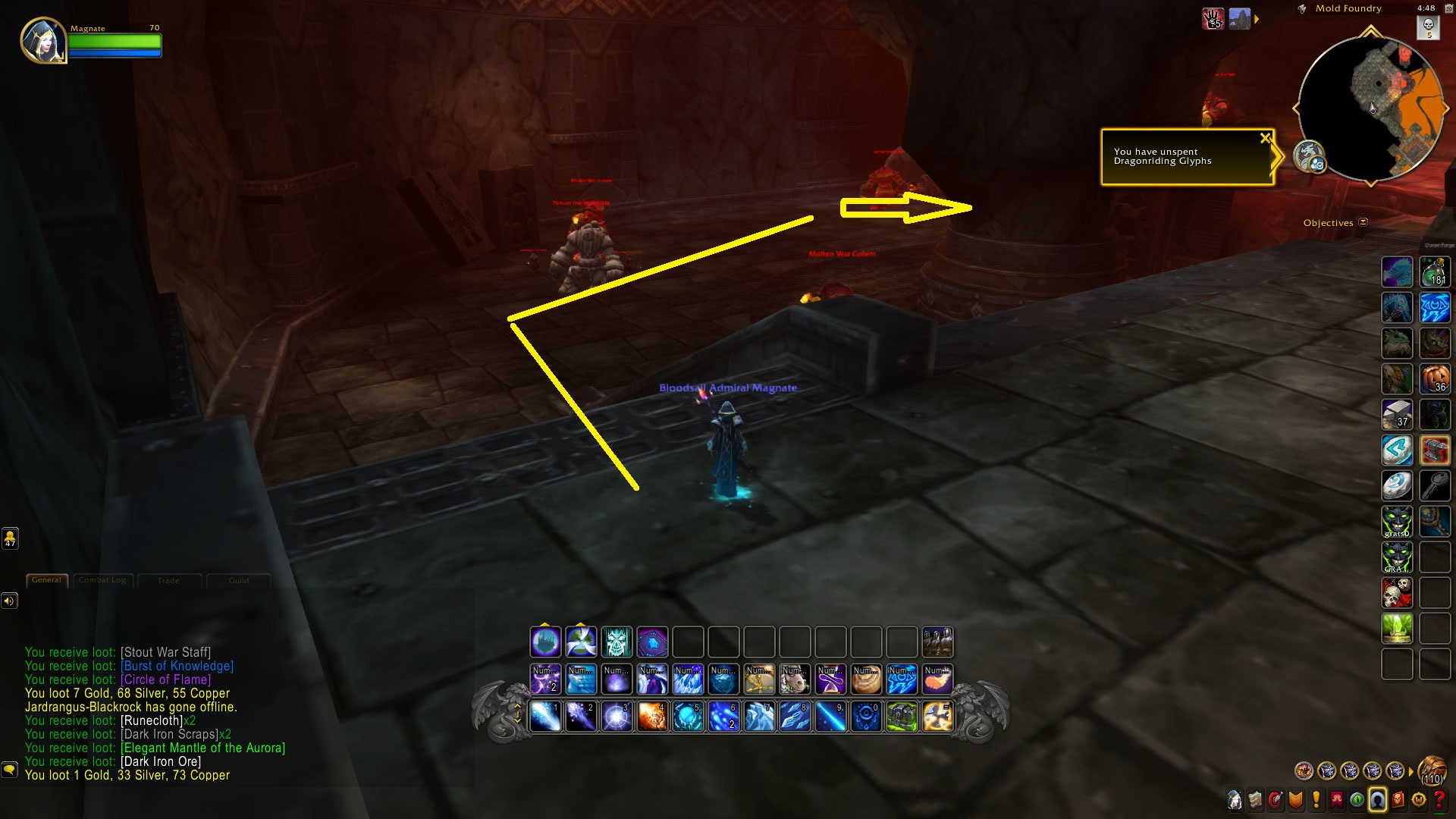Open the Trade chat tab
Screen dimensions: 1456x819
click(168, 581)
